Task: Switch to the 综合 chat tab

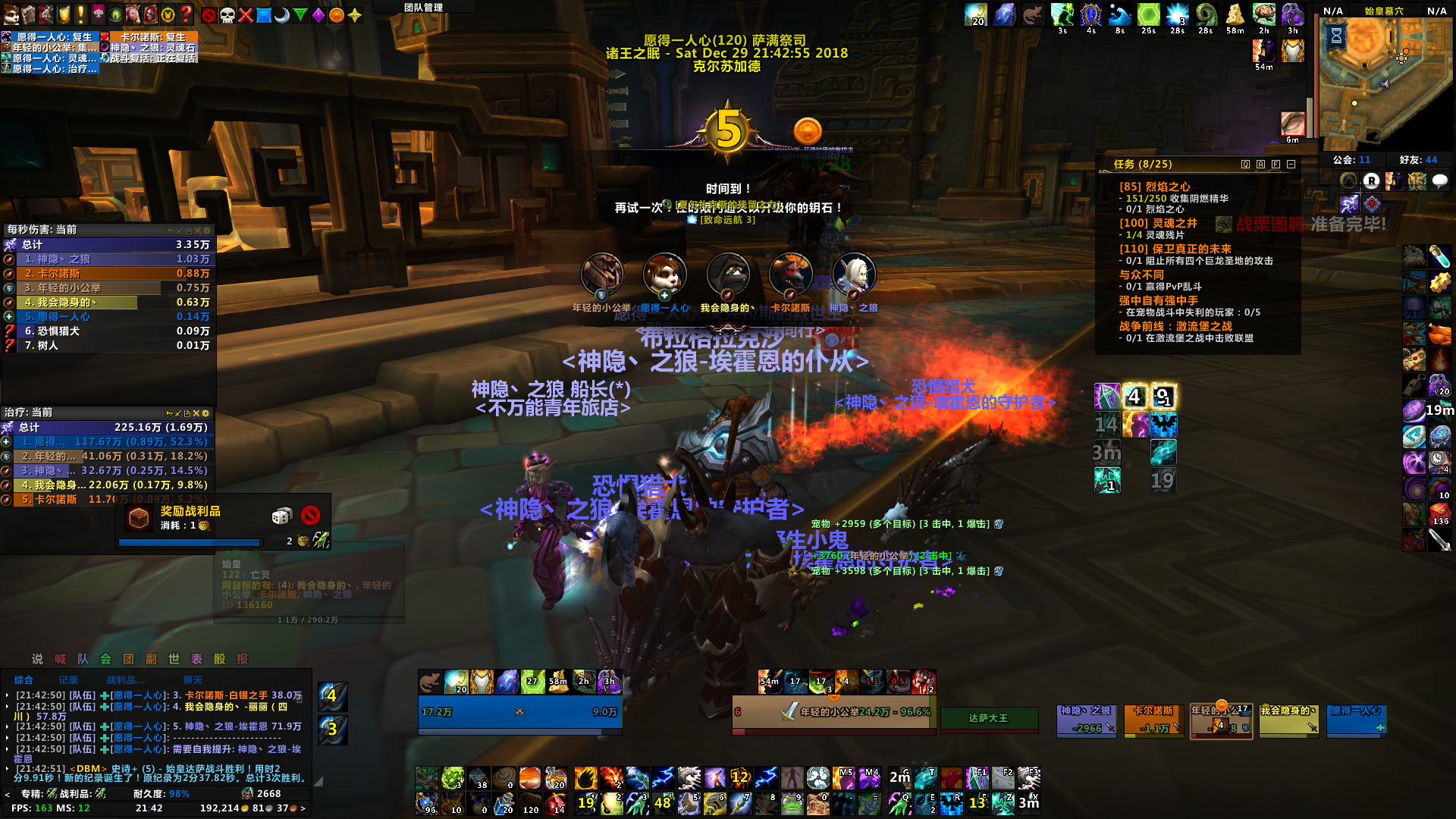Action: click(24, 680)
